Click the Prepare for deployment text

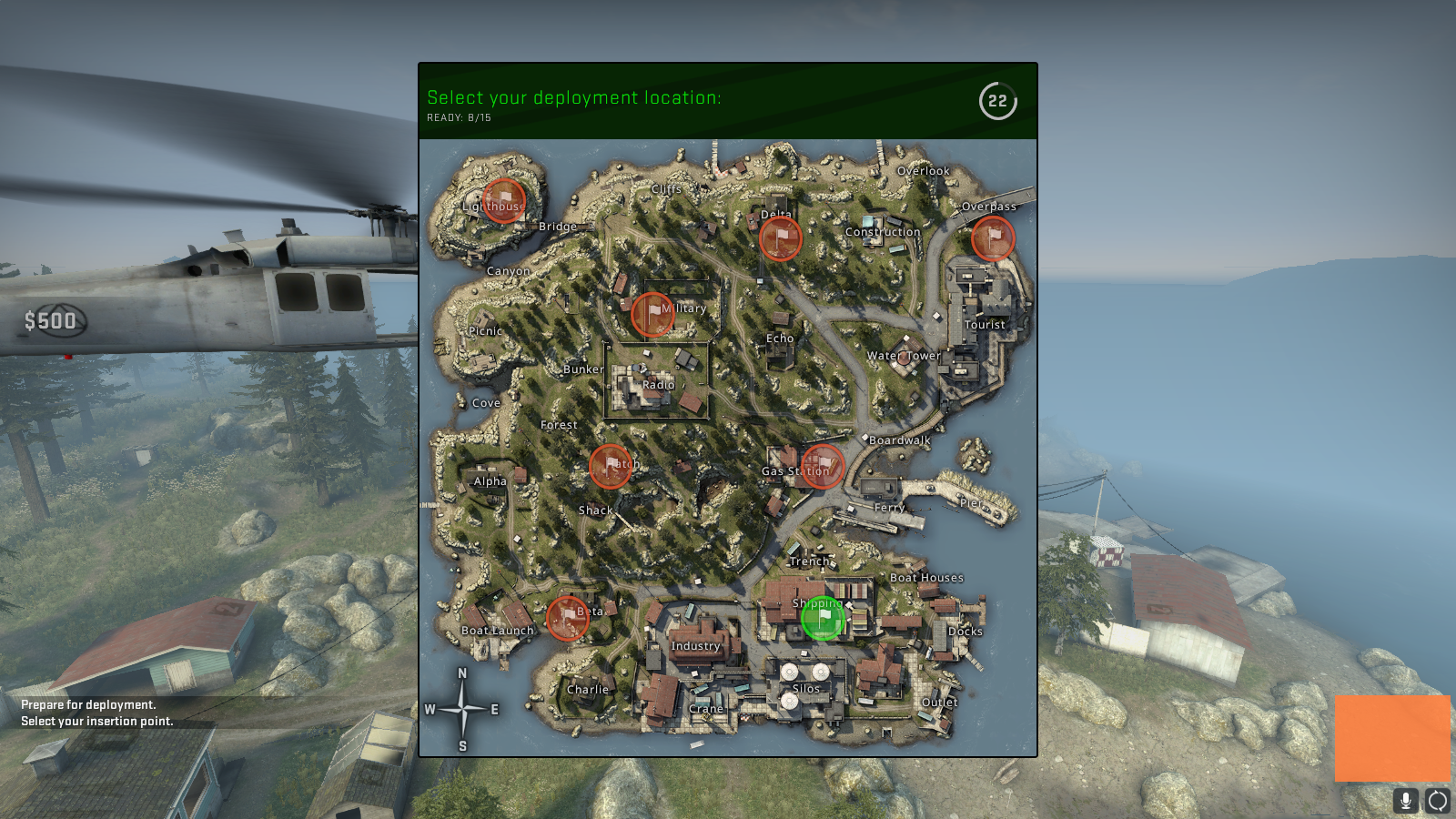click(86, 704)
